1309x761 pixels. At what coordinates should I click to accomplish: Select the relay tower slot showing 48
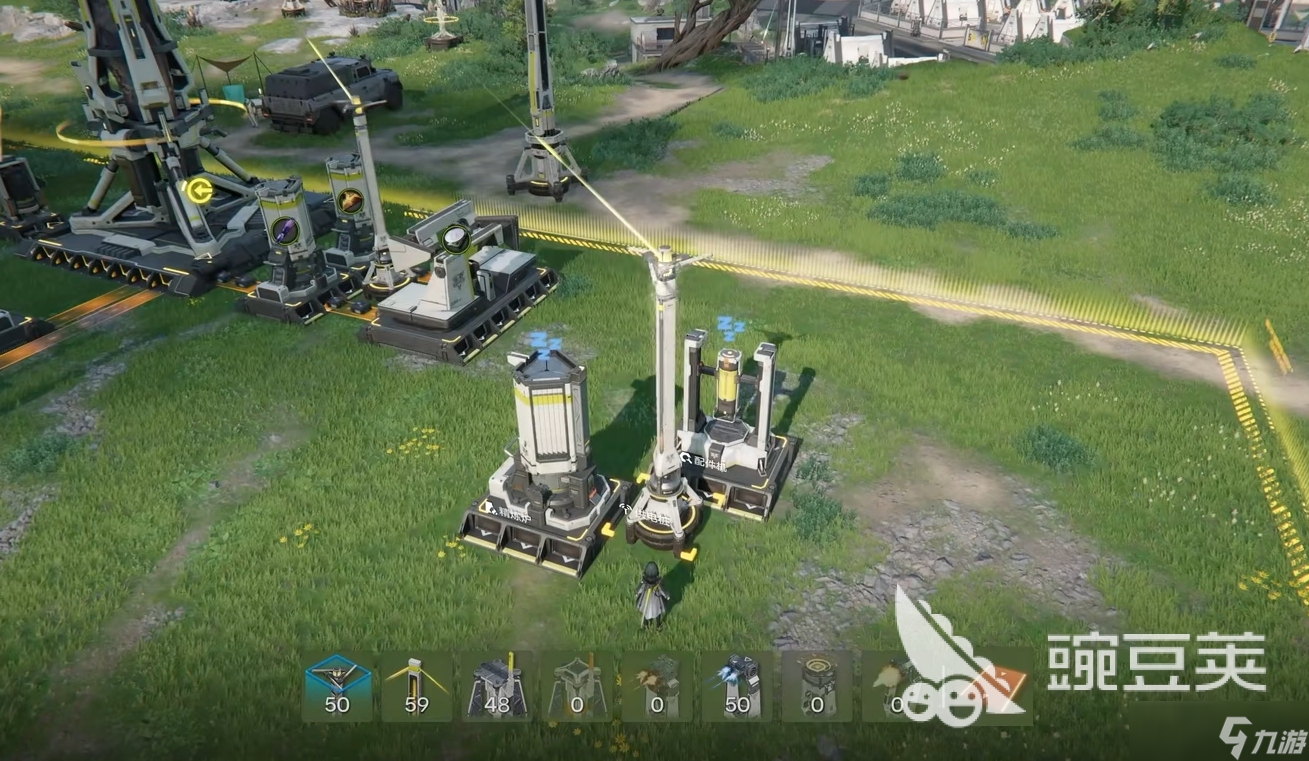click(x=497, y=686)
